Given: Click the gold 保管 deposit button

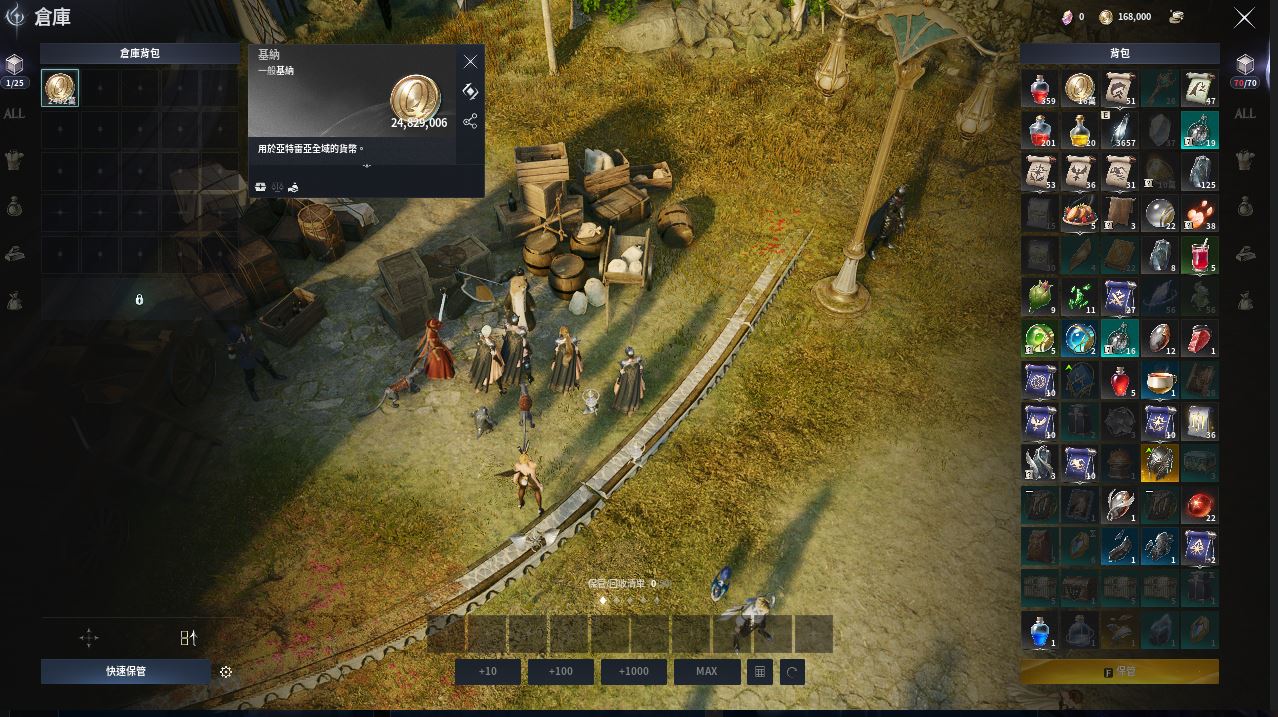Looking at the screenshot, I should (x=1120, y=672).
